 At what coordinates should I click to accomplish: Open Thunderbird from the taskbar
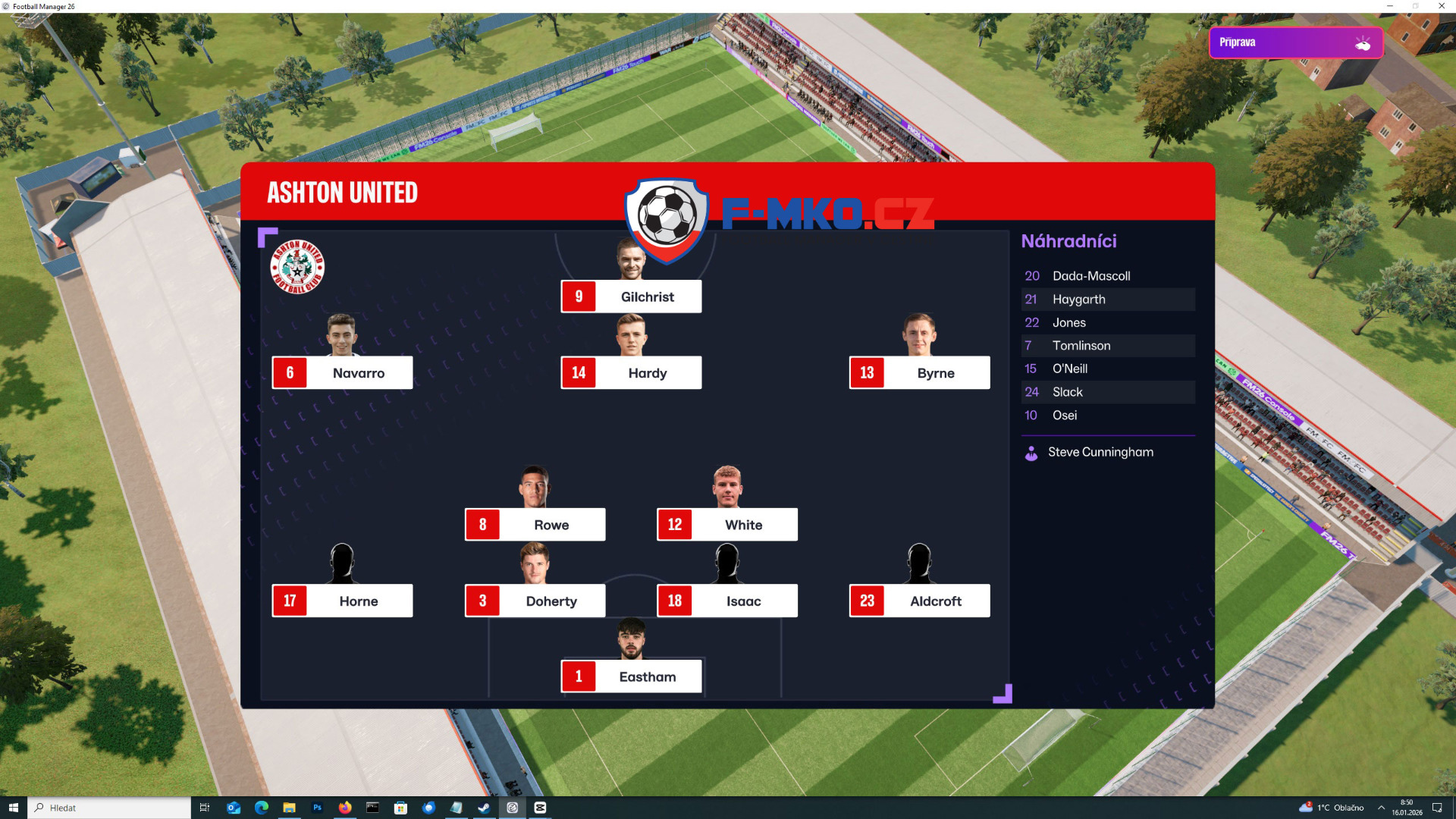point(428,808)
